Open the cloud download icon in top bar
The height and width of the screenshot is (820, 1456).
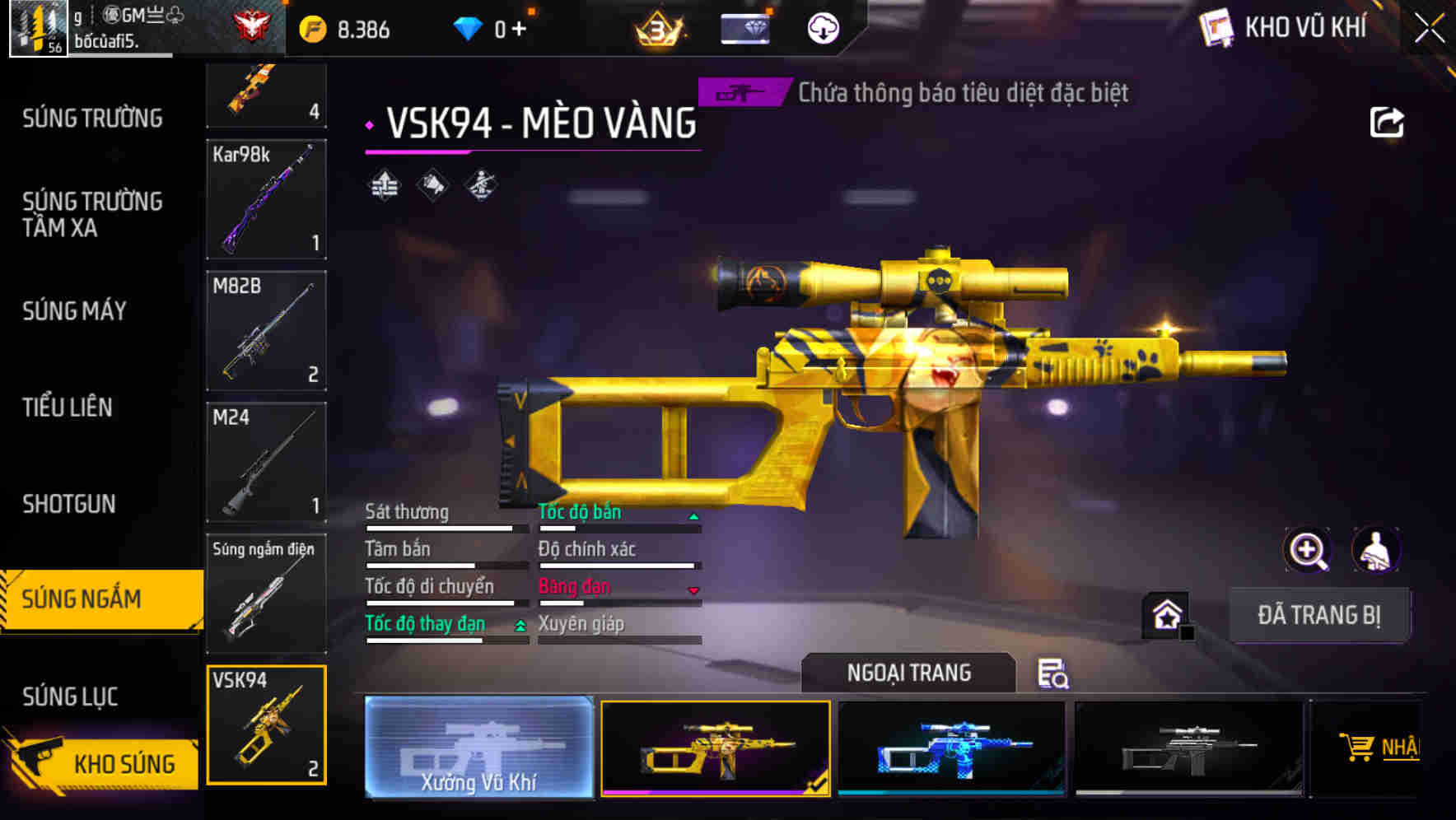tap(823, 27)
